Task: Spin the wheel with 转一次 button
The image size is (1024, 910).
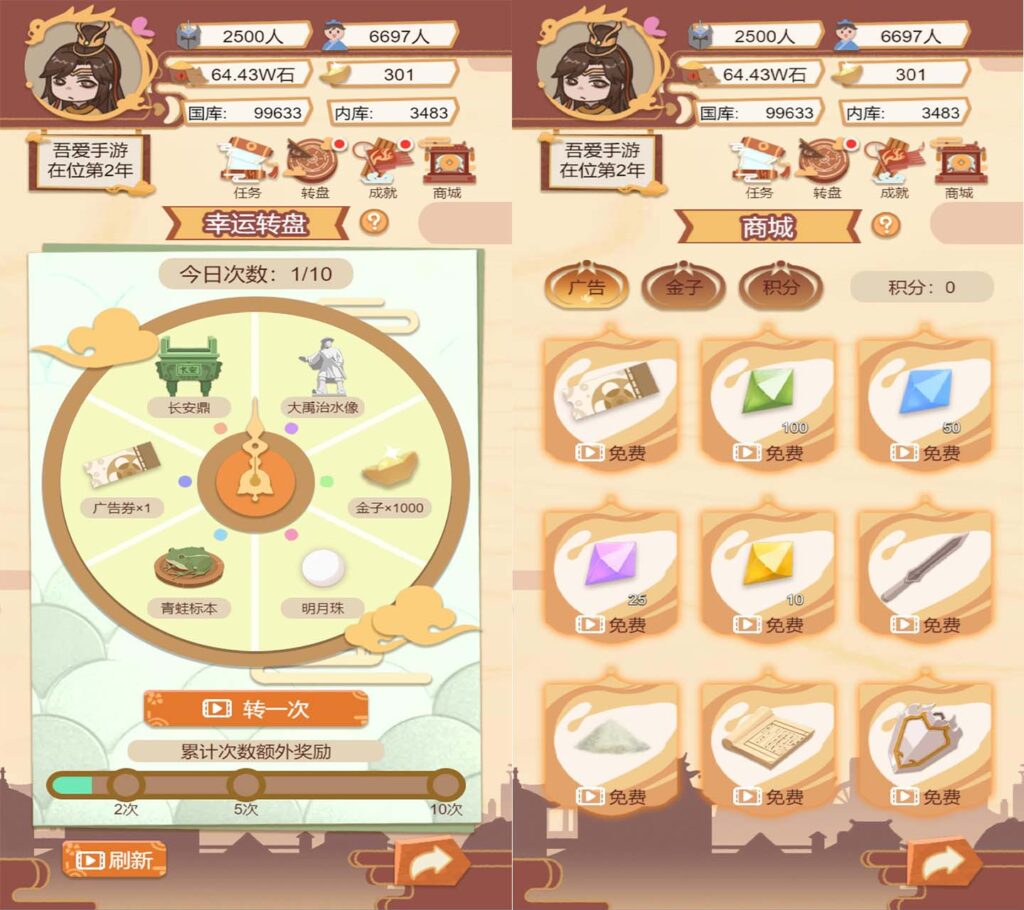Action: pyautogui.click(x=256, y=709)
